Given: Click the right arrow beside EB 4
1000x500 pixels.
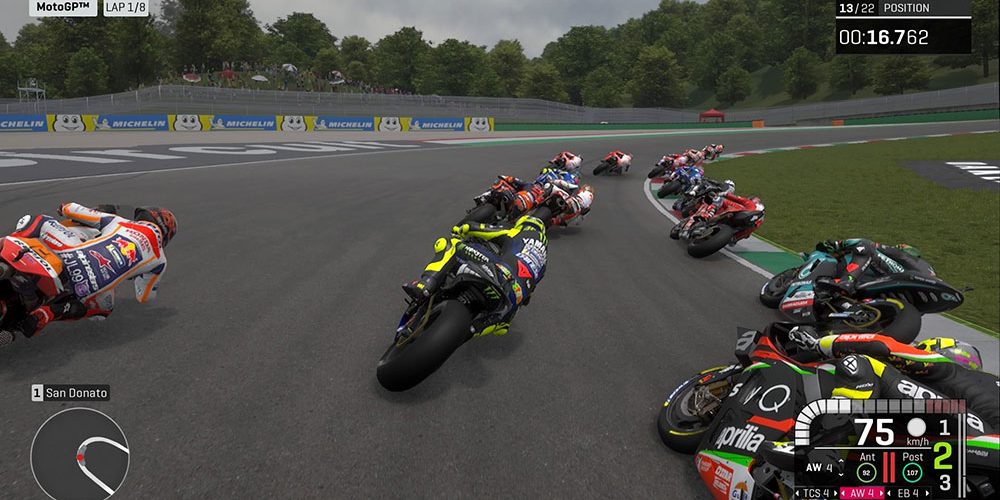Looking at the screenshot, I should pos(927,493).
